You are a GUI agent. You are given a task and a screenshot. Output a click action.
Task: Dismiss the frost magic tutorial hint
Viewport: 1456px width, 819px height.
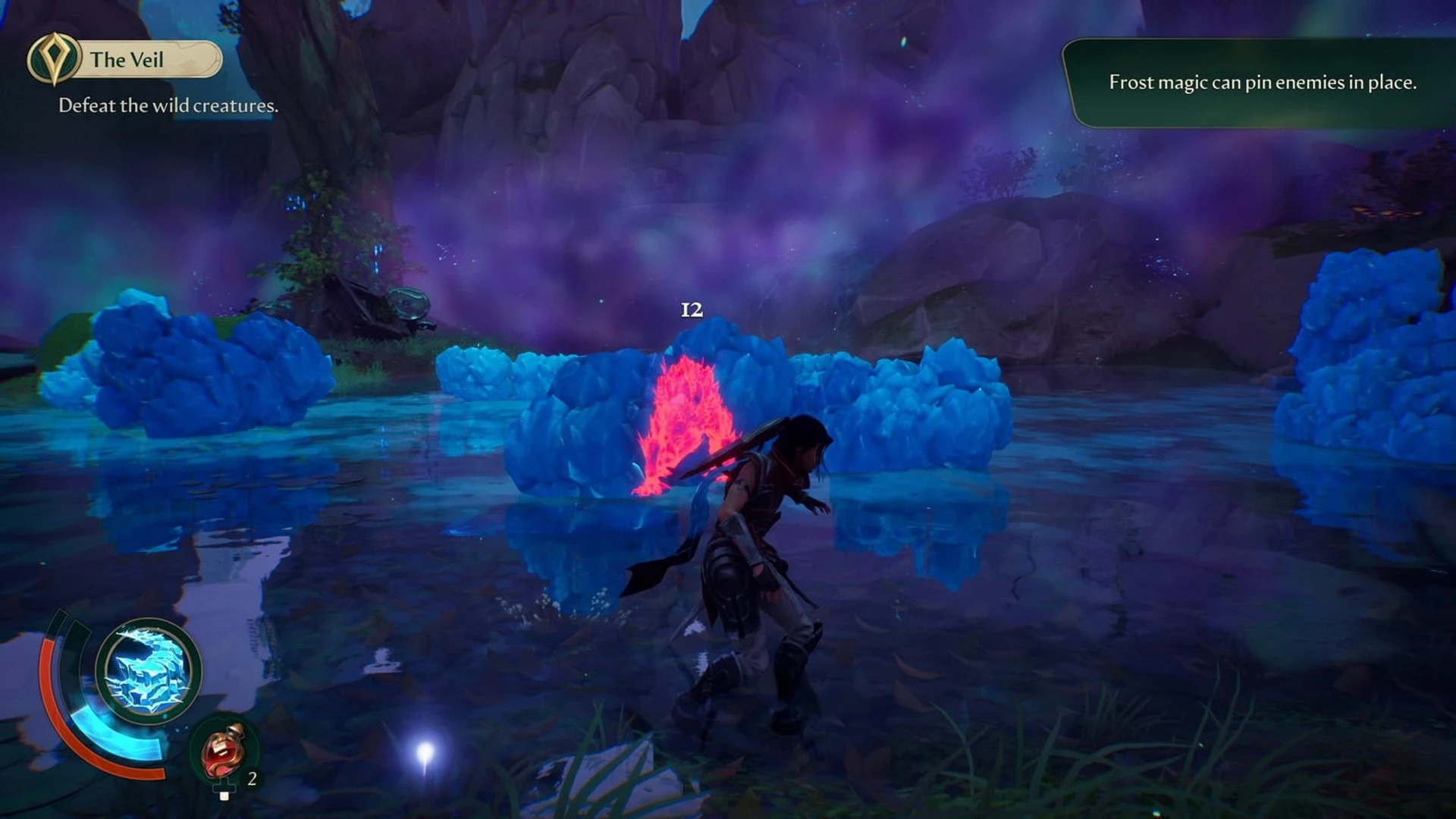tap(1262, 83)
